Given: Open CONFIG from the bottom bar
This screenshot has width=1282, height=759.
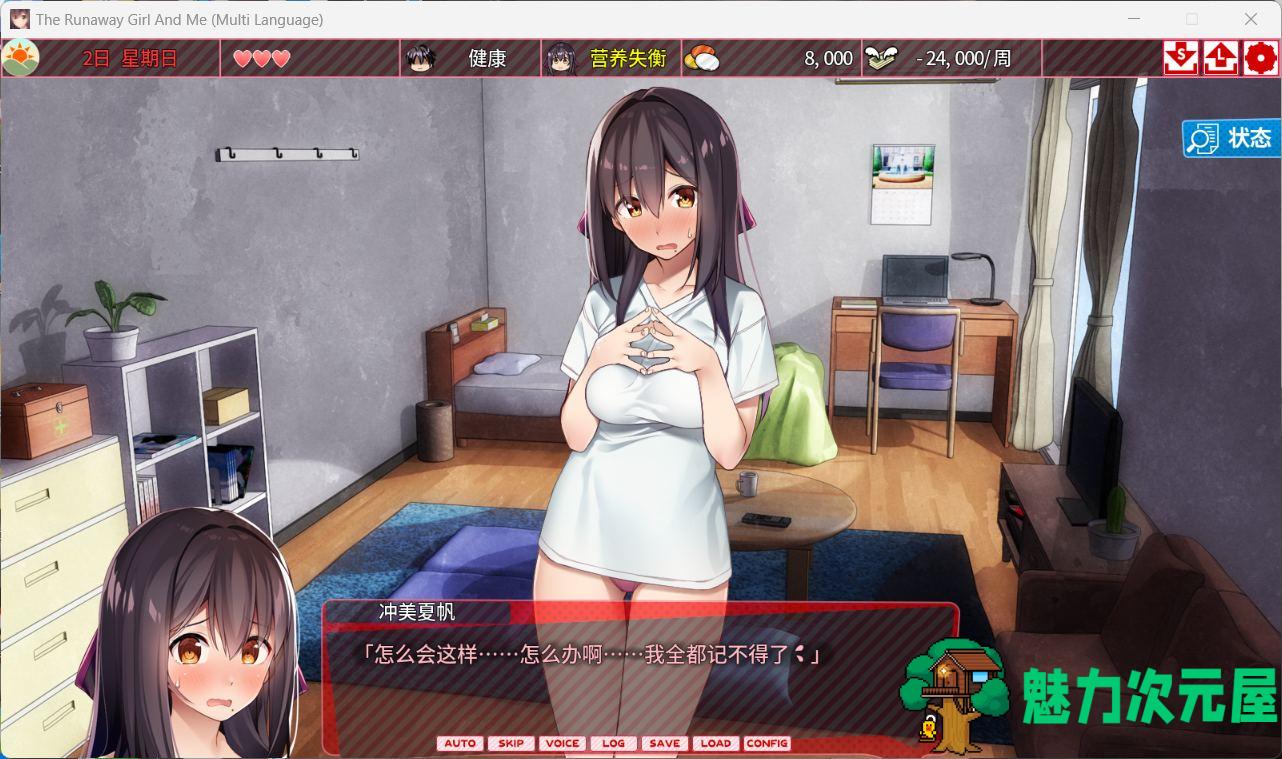Looking at the screenshot, I should (767, 743).
